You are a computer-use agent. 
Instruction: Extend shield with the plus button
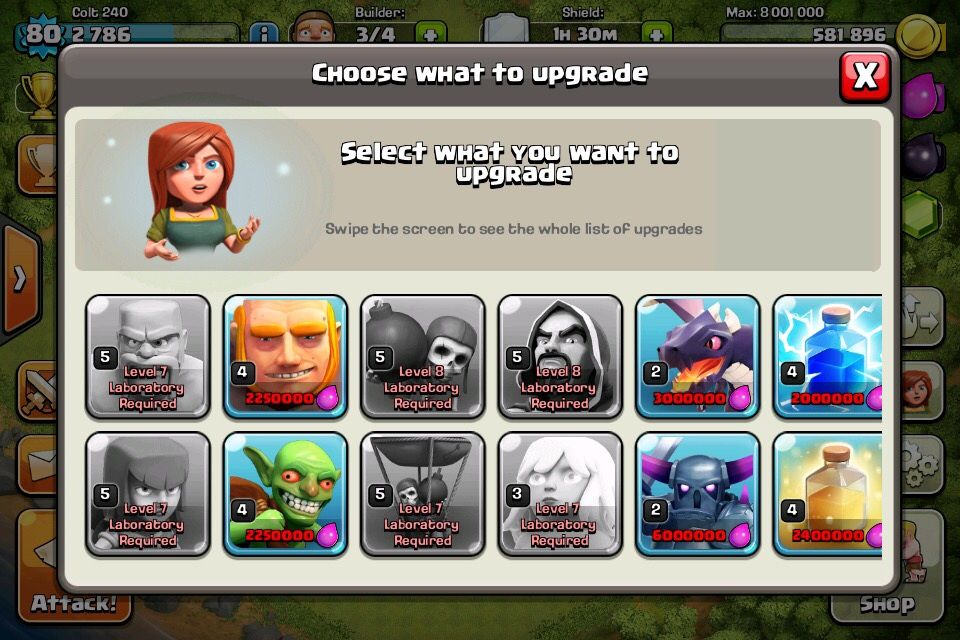(656, 34)
